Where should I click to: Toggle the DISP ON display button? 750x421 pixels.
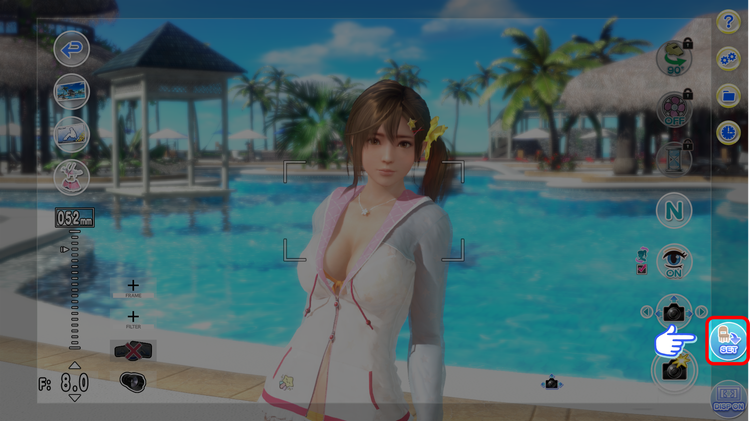point(728,400)
